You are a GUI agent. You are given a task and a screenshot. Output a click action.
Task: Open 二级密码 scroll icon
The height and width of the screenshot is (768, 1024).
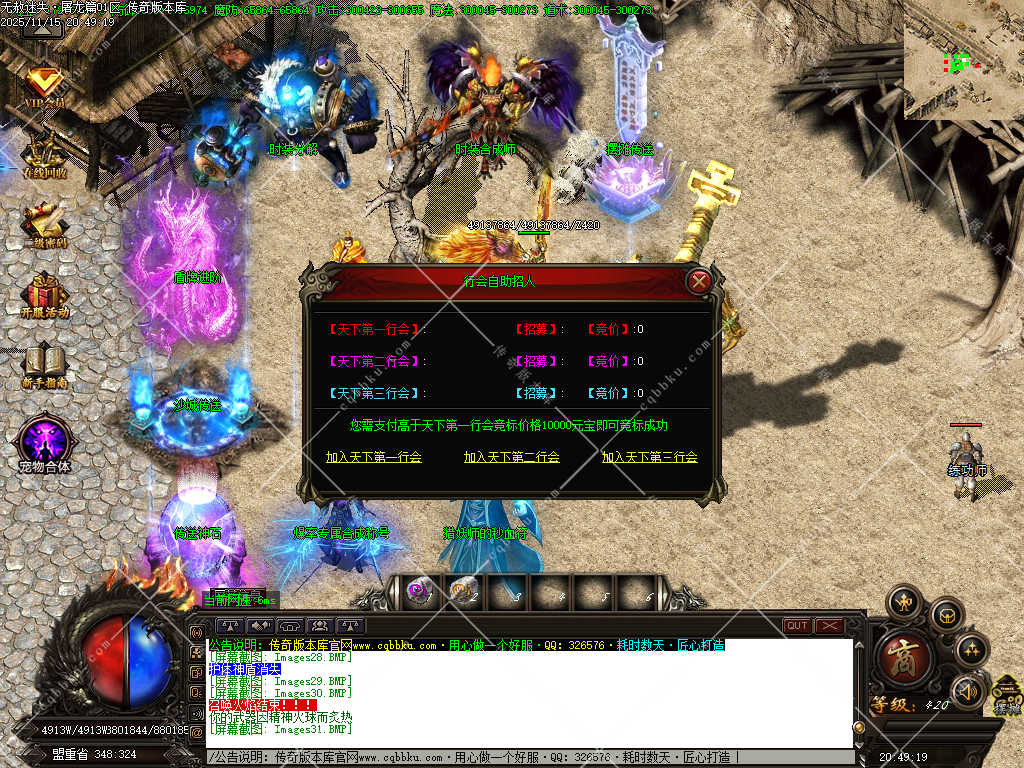coord(44,223)
